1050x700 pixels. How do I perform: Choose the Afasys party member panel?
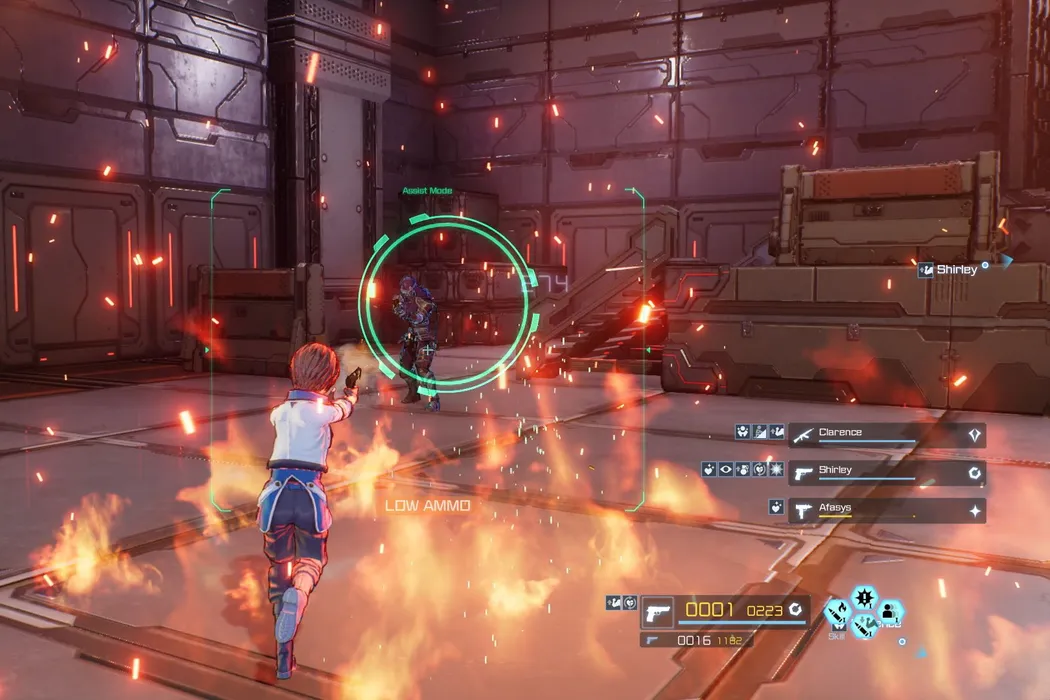tap(886, 510)
